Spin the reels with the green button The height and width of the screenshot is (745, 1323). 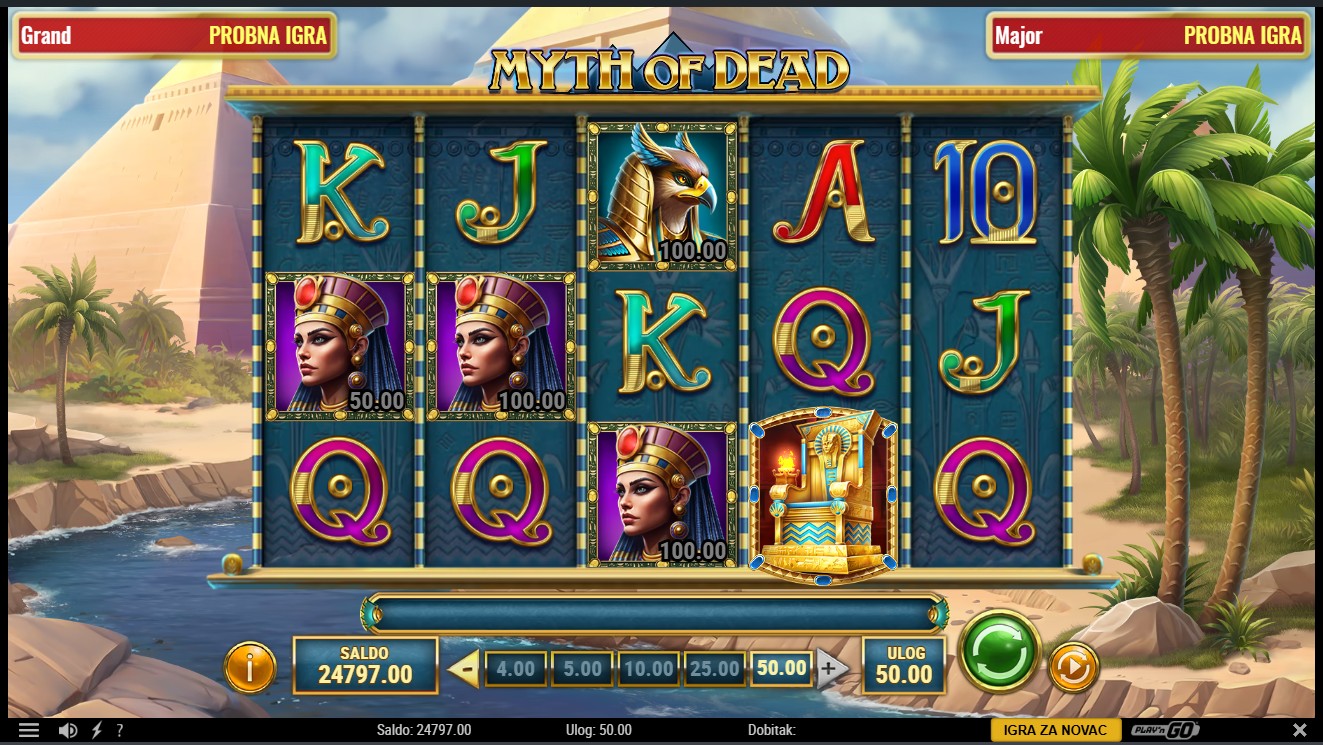pos(999,654)
